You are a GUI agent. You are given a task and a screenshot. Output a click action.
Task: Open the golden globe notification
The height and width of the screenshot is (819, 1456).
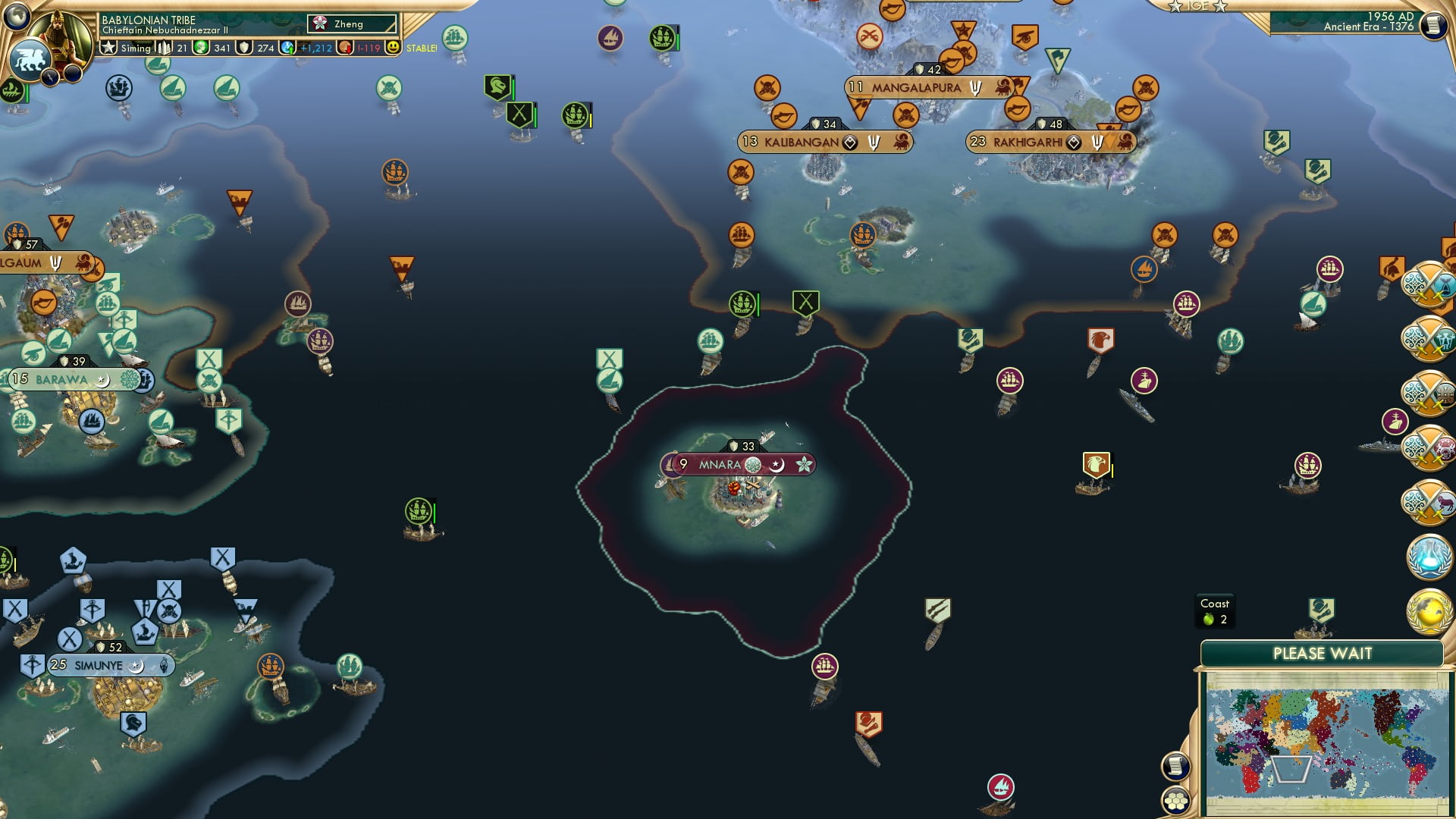tap(1429, 611)
